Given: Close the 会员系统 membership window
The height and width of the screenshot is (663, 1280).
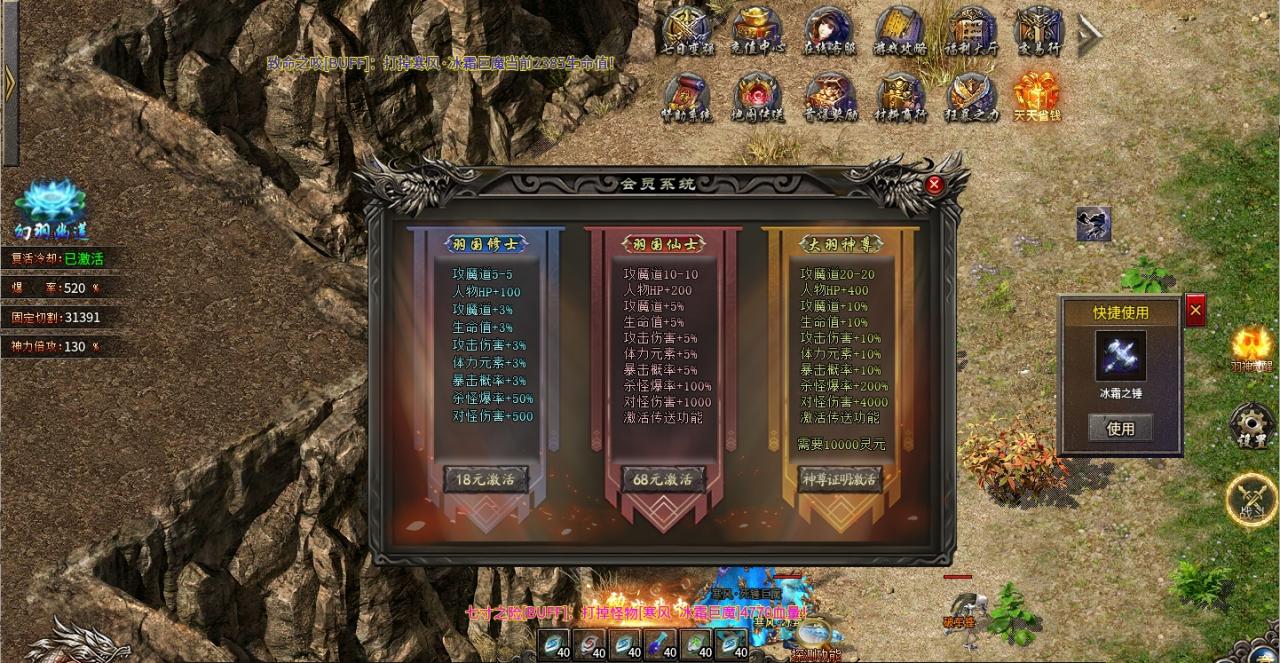Looking at the screenshot, I should click(934, 184).
